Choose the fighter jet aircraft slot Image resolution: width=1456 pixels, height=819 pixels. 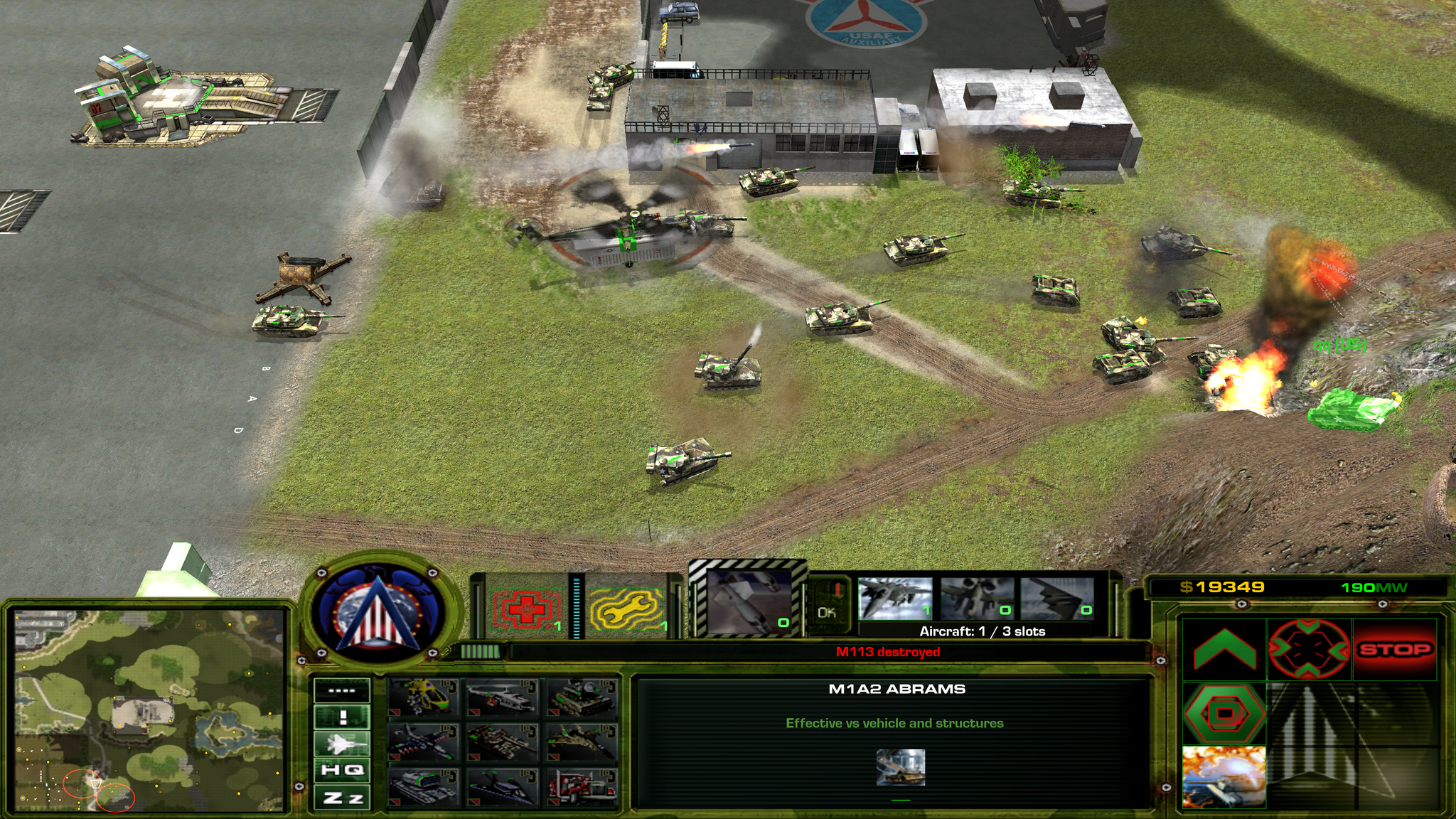click(895, 599)
